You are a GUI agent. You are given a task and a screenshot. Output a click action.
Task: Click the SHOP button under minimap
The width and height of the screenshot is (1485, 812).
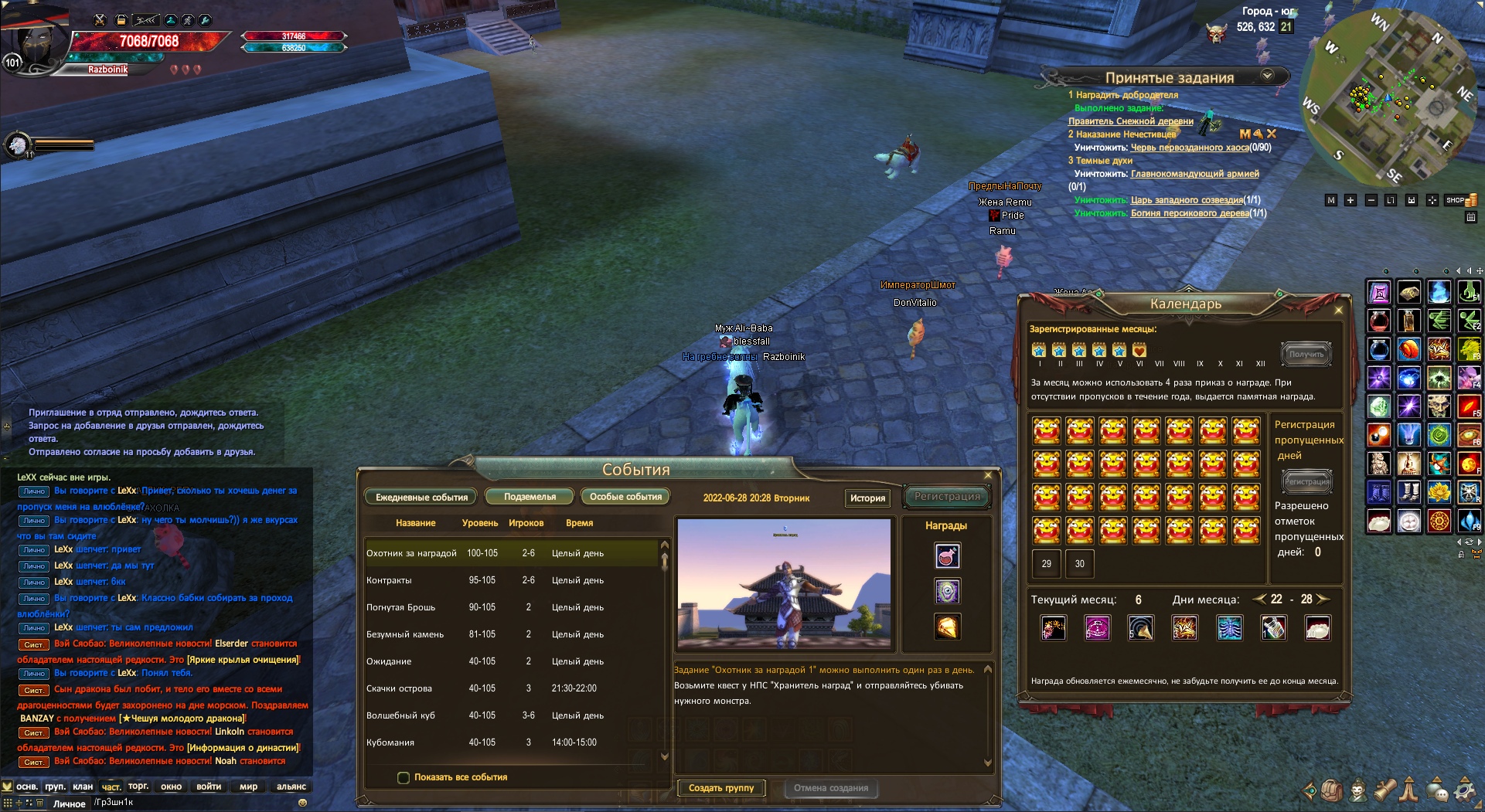1457,200
